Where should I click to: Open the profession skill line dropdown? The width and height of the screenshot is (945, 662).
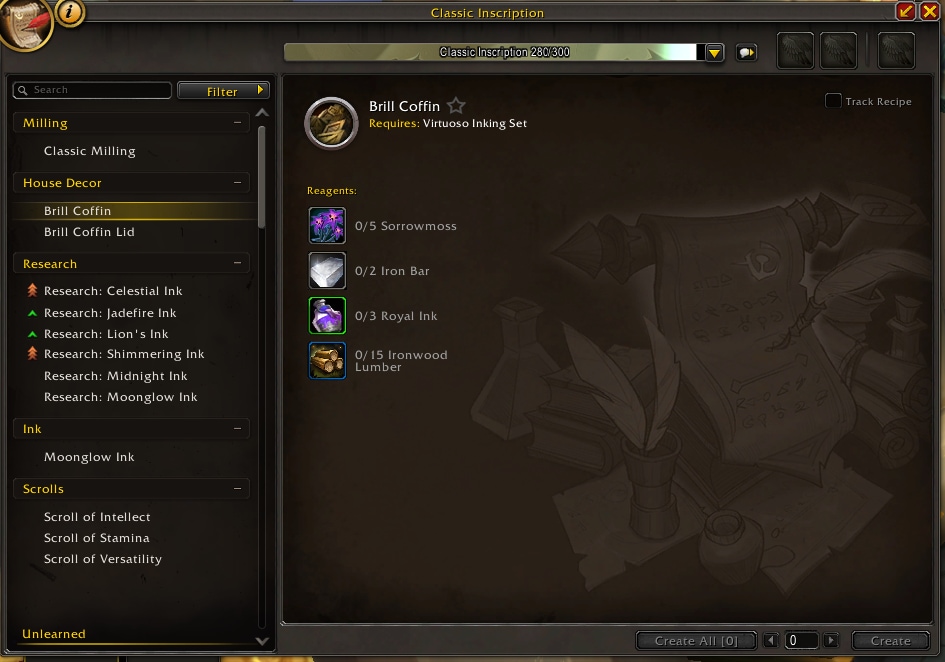714,53
